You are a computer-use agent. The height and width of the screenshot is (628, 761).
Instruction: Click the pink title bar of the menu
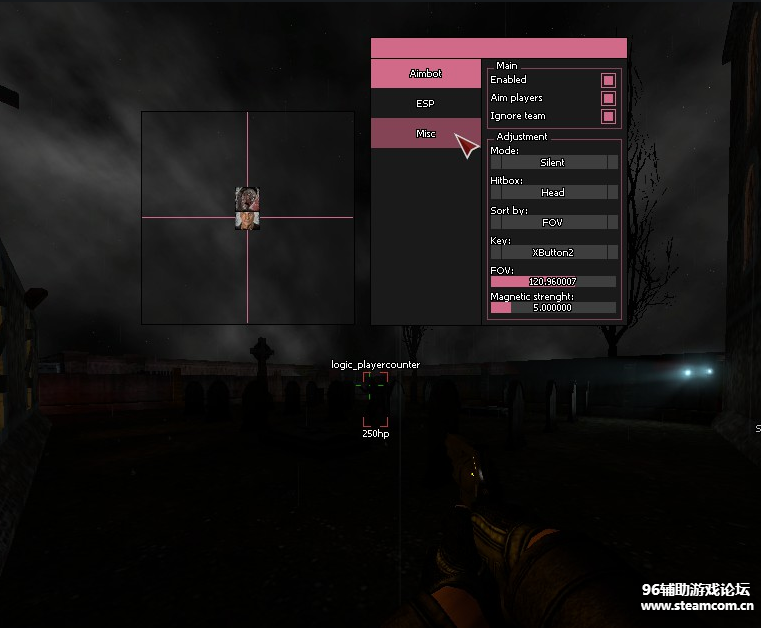(x=498, y=48)
